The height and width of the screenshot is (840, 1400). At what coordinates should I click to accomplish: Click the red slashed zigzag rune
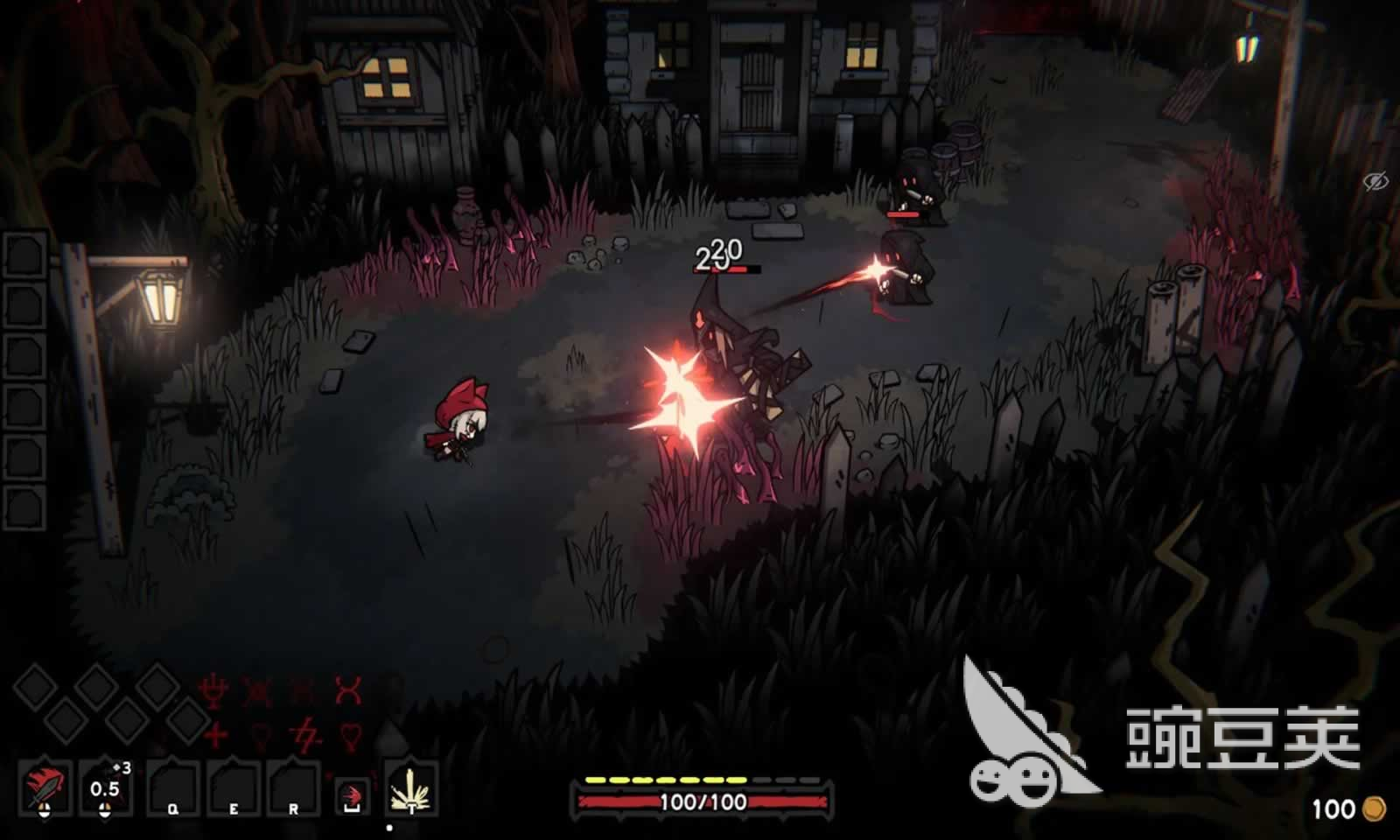305,733
